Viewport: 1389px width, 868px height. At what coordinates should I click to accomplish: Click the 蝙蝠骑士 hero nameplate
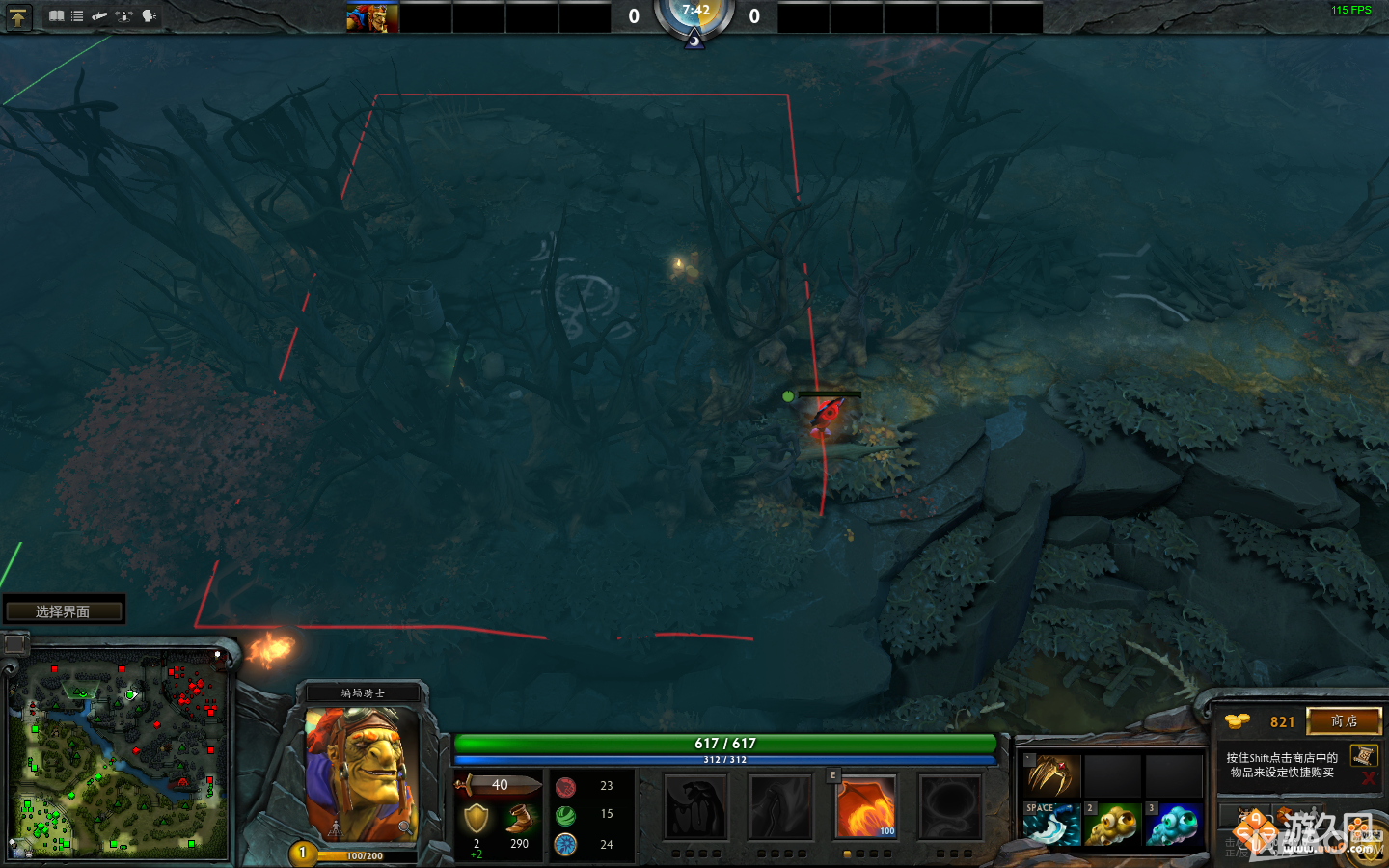362,692
